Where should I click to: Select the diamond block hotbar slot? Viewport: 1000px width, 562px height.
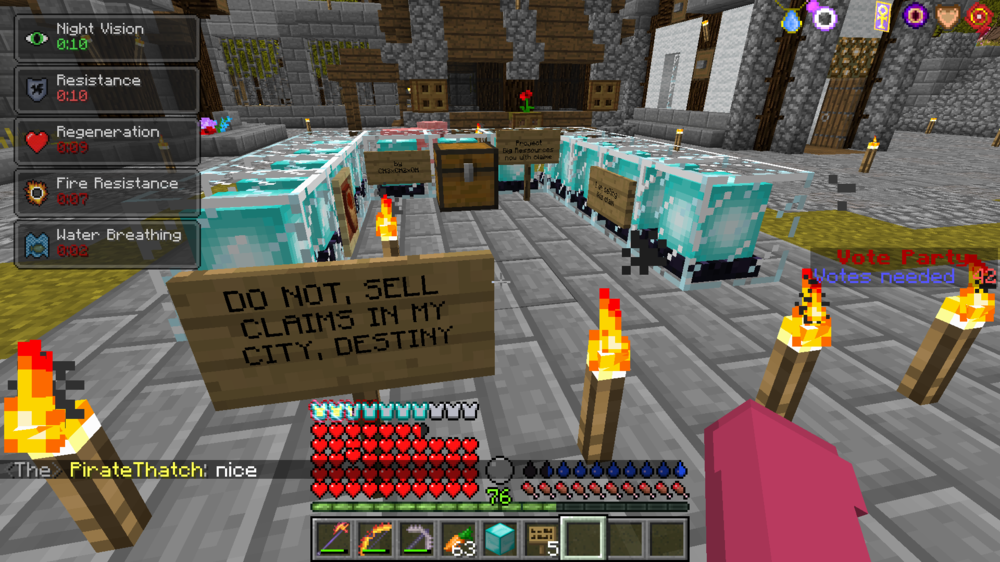point(499,539)
